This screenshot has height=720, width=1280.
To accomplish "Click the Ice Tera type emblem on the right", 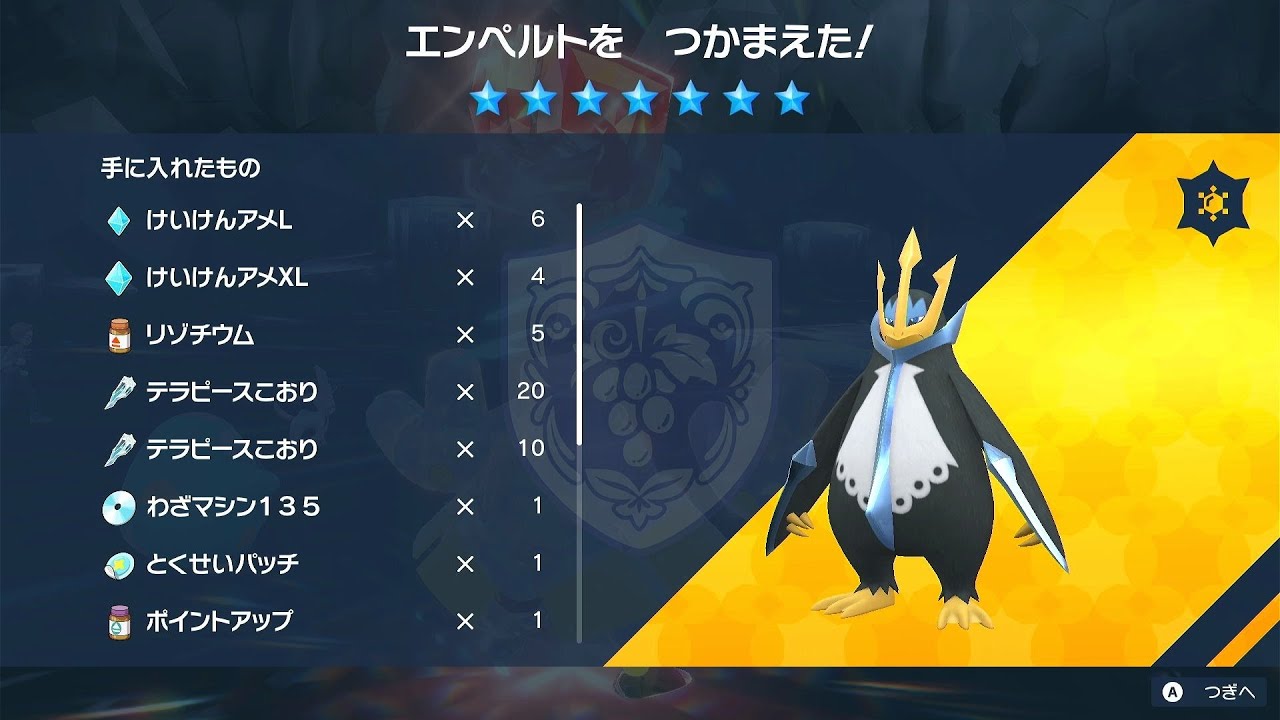I will tap(1211, 201).
